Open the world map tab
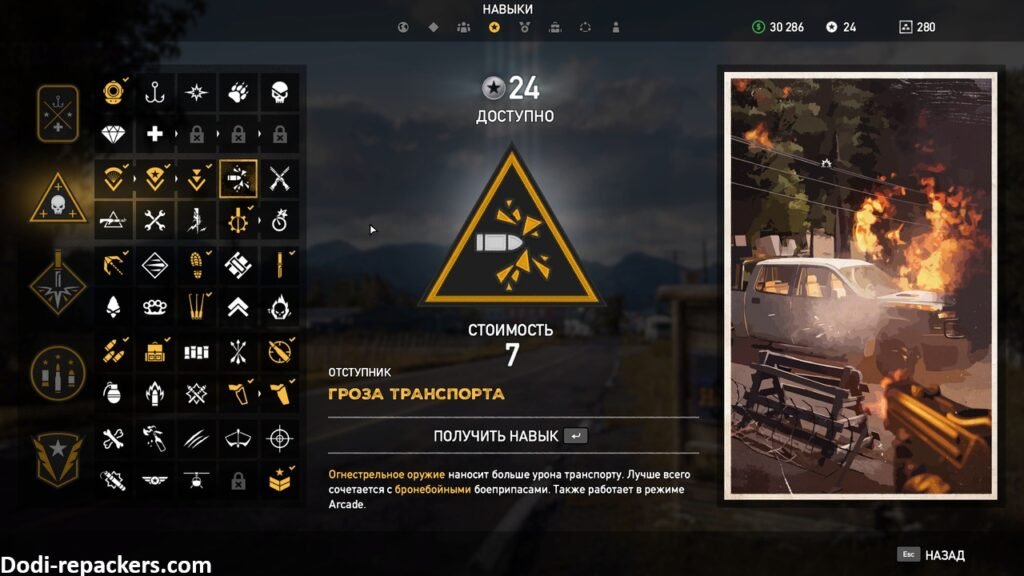This screenshot has height=576, width=1024. [403, 27]
